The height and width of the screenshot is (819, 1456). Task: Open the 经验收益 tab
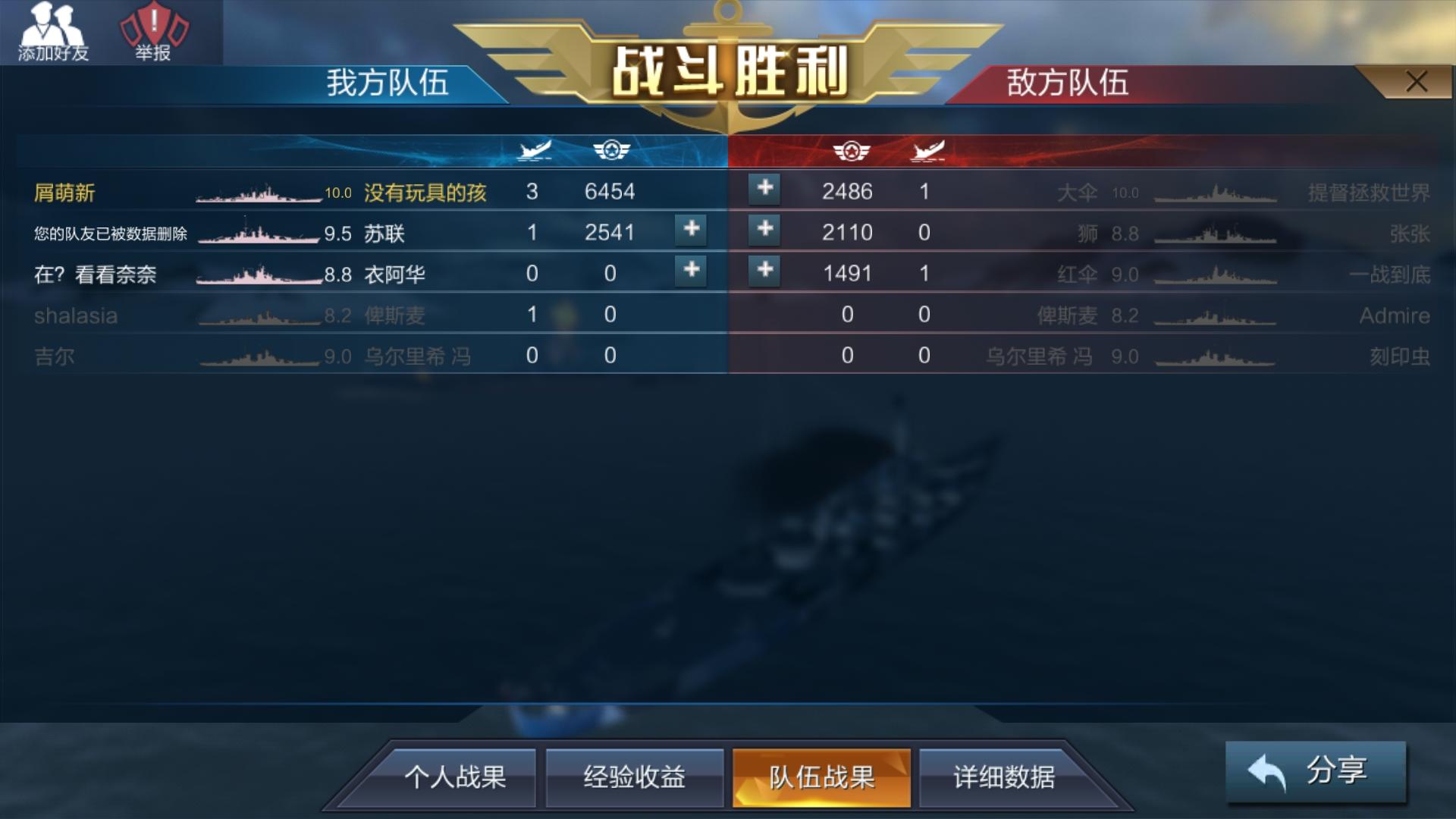634,777
